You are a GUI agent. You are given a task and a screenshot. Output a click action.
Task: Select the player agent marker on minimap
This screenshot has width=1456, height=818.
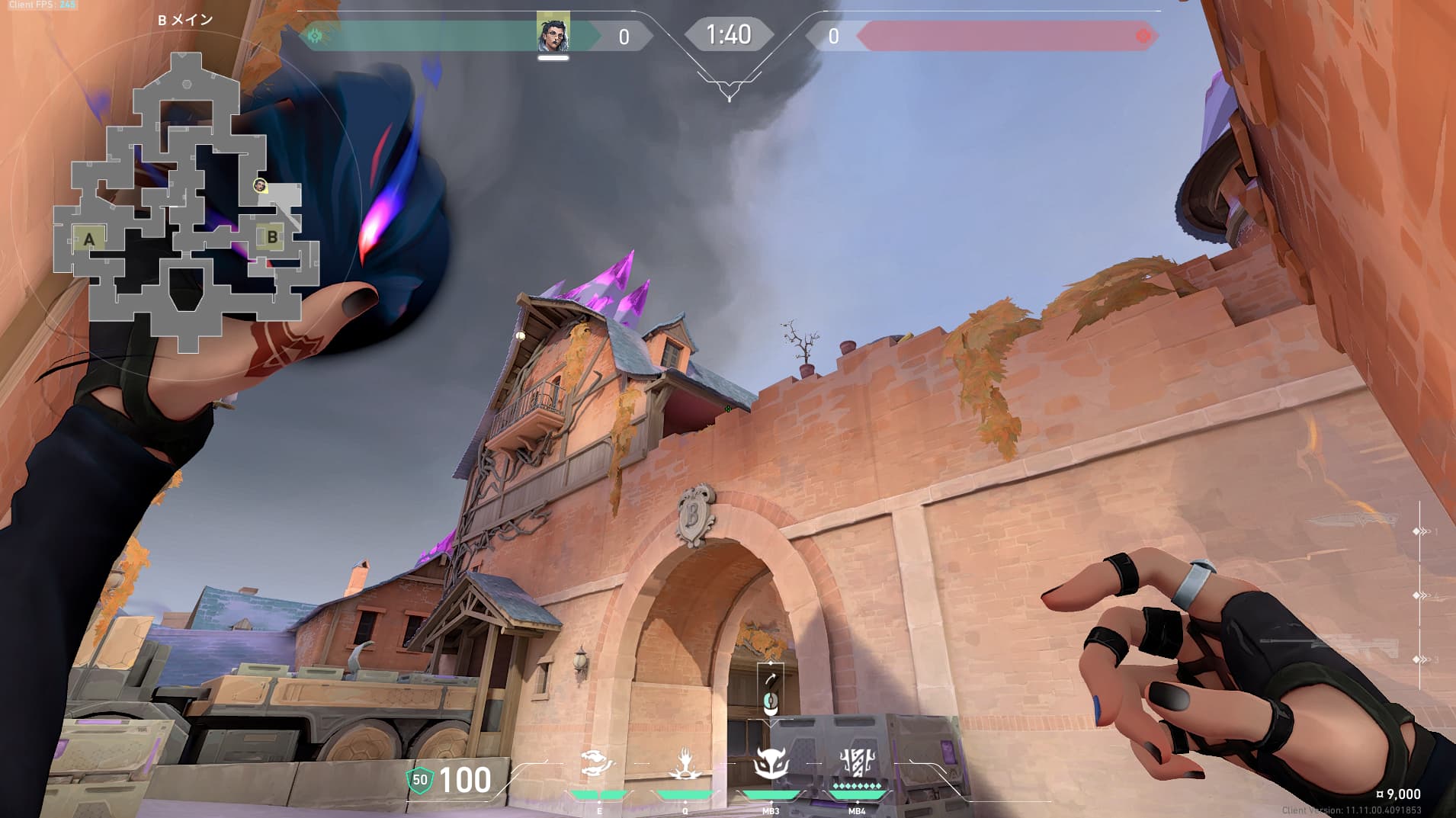260,185
